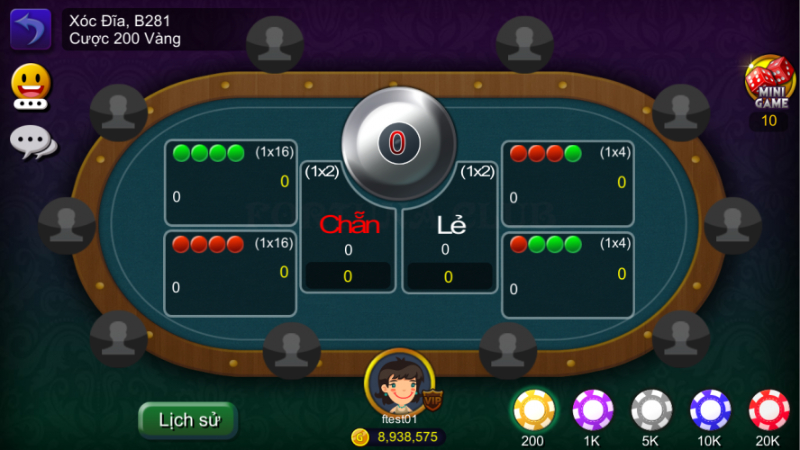Go back using the purple arrow button
Screen dimensions: 800x450
pyautogui.click(x=30, y=29)
